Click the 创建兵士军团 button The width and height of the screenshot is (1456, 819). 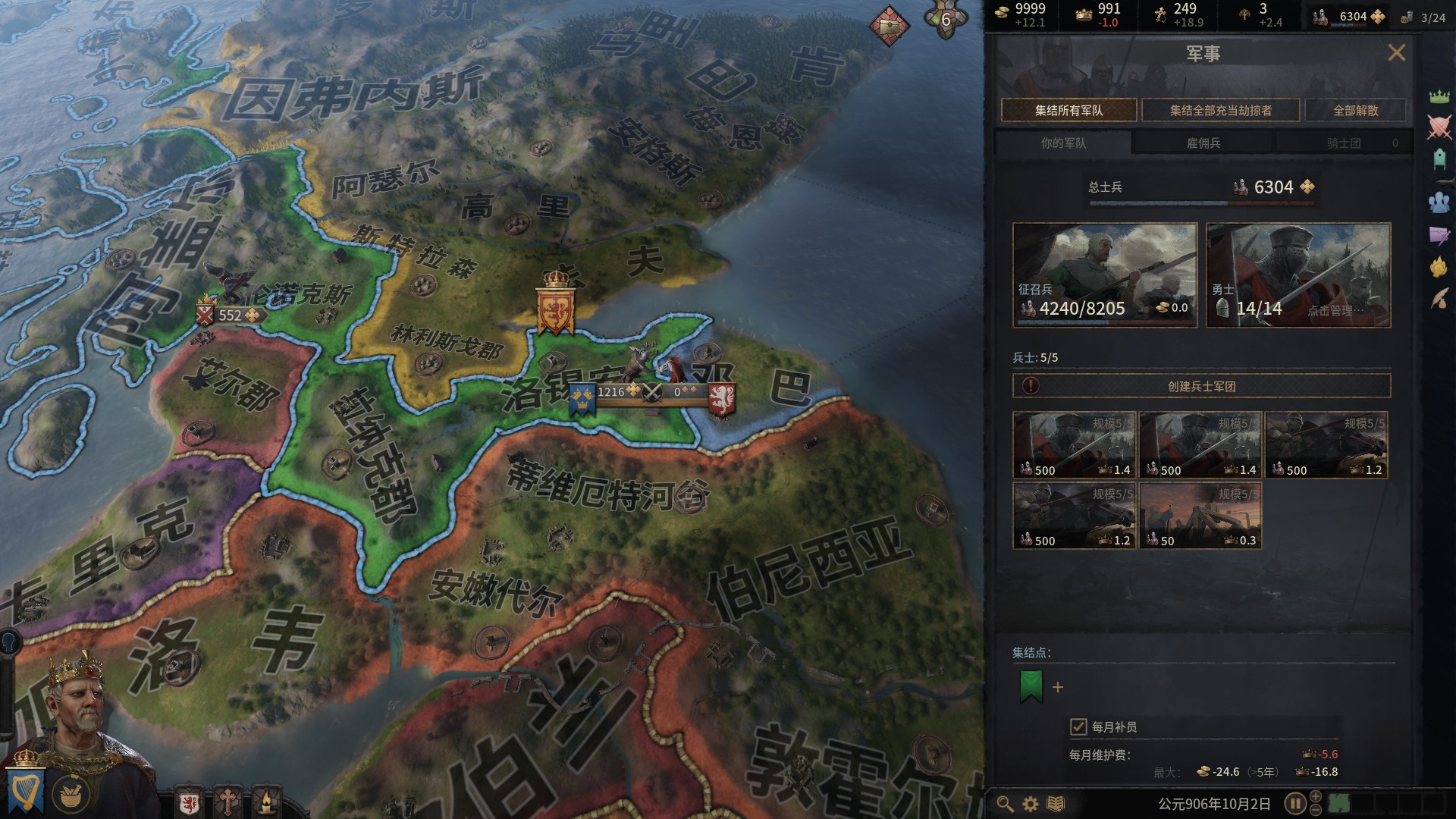(1201, 387)
